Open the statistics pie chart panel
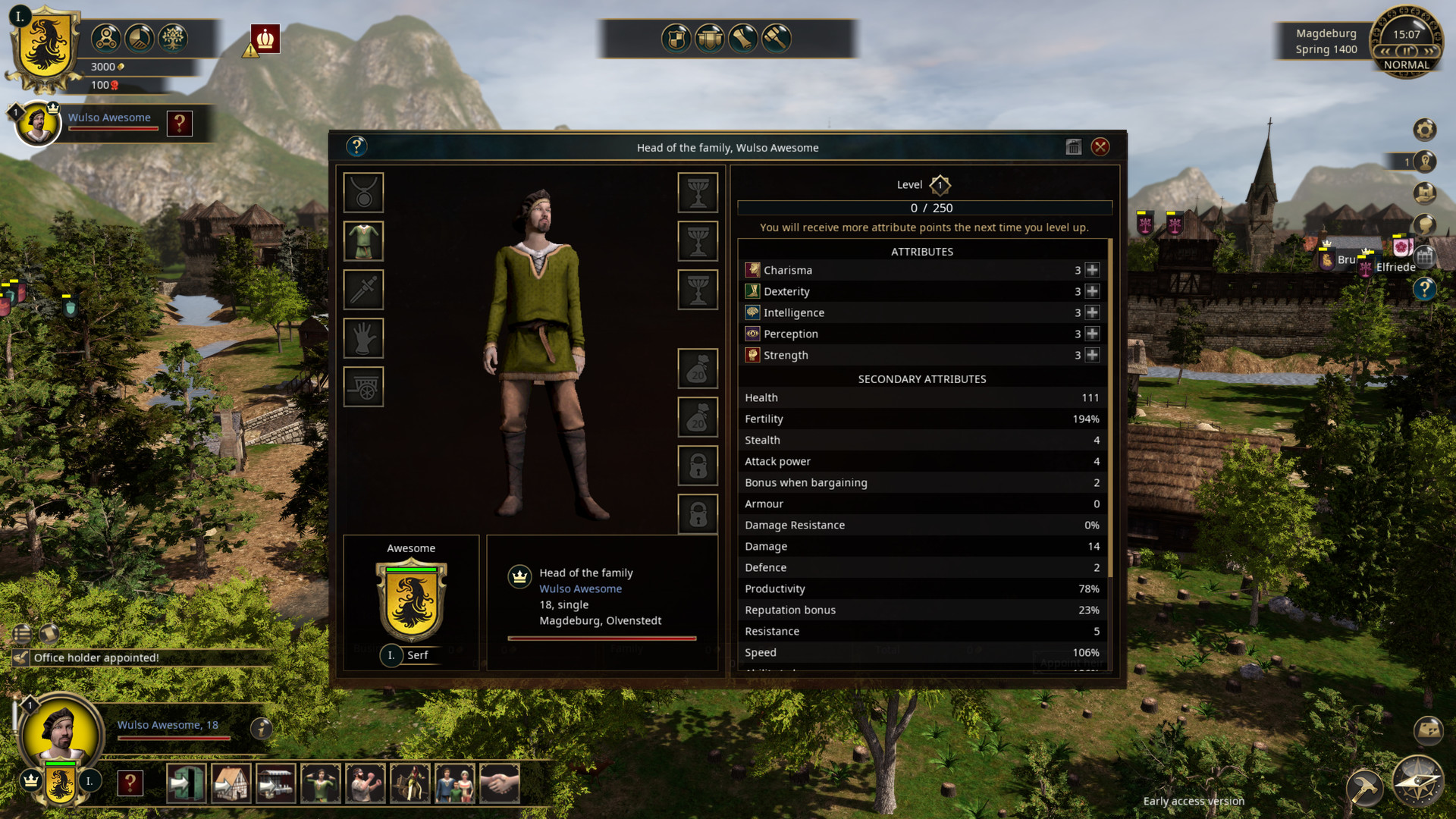 pos(140,38)
